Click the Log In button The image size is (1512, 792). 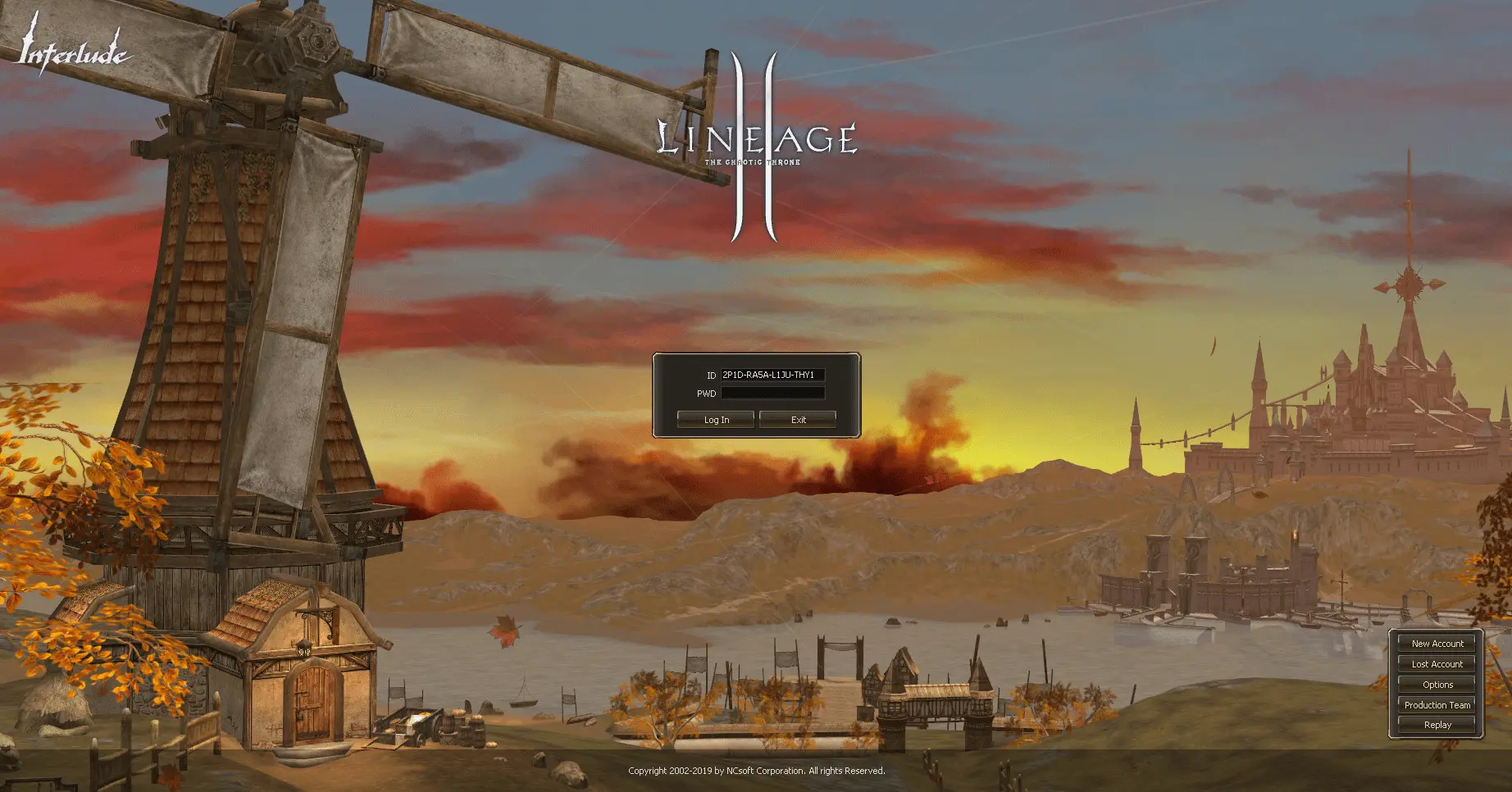click(716, 420)
